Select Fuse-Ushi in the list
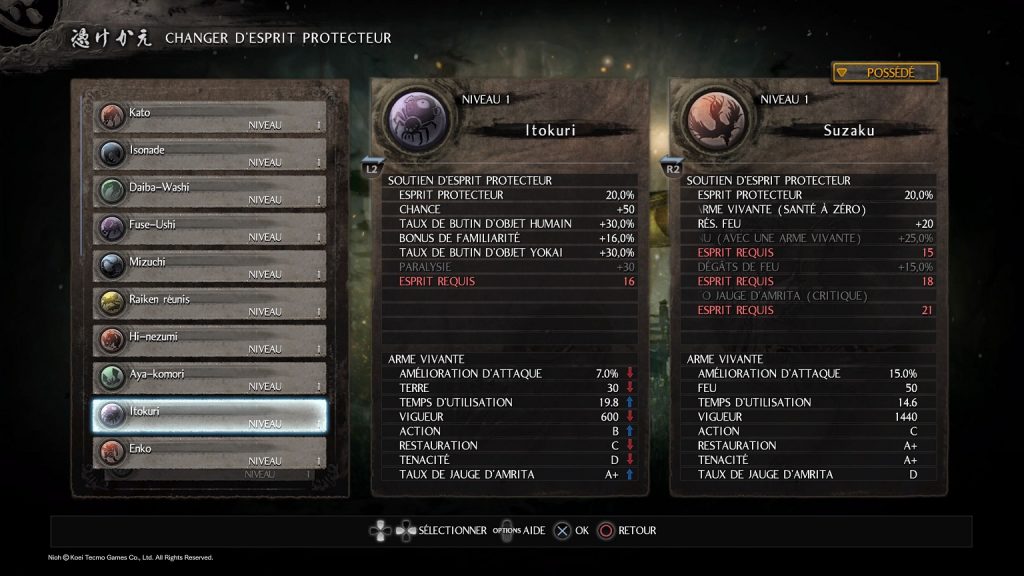 pos(210,228)
